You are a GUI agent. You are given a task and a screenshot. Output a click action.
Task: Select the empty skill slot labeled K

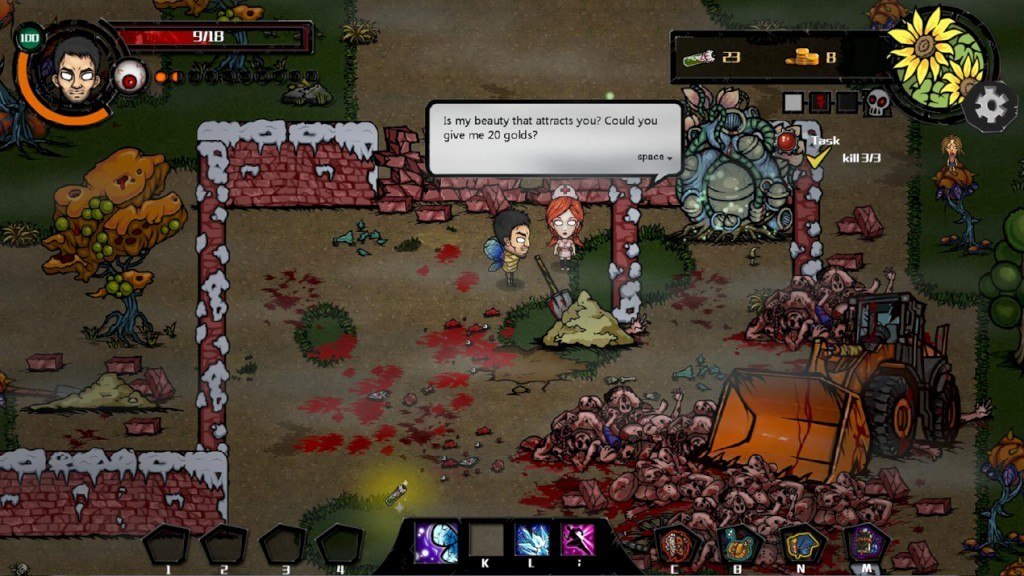486,540
